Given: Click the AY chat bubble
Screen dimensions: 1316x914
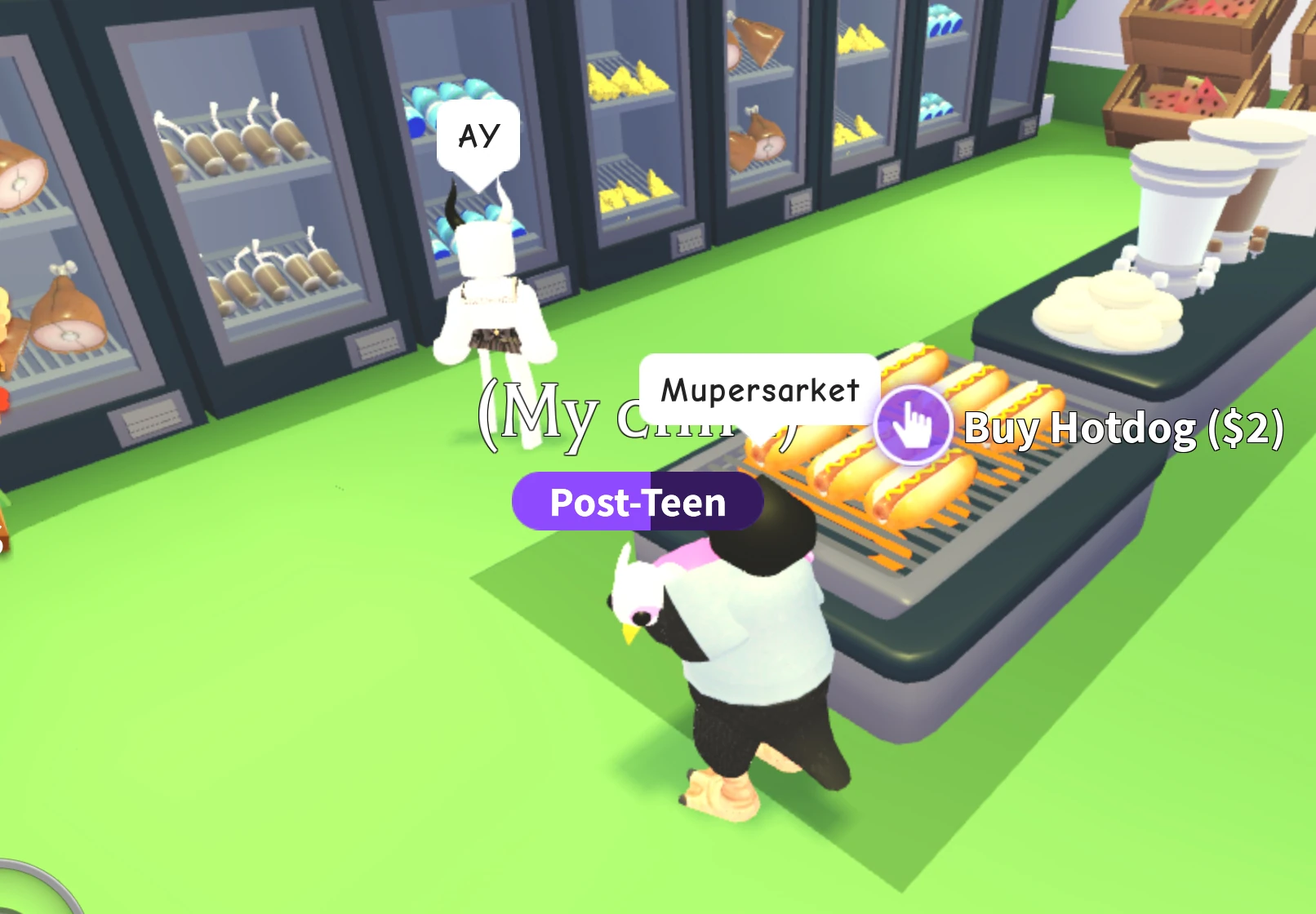Looking at the screenshot, I should [x=478, y=133].
